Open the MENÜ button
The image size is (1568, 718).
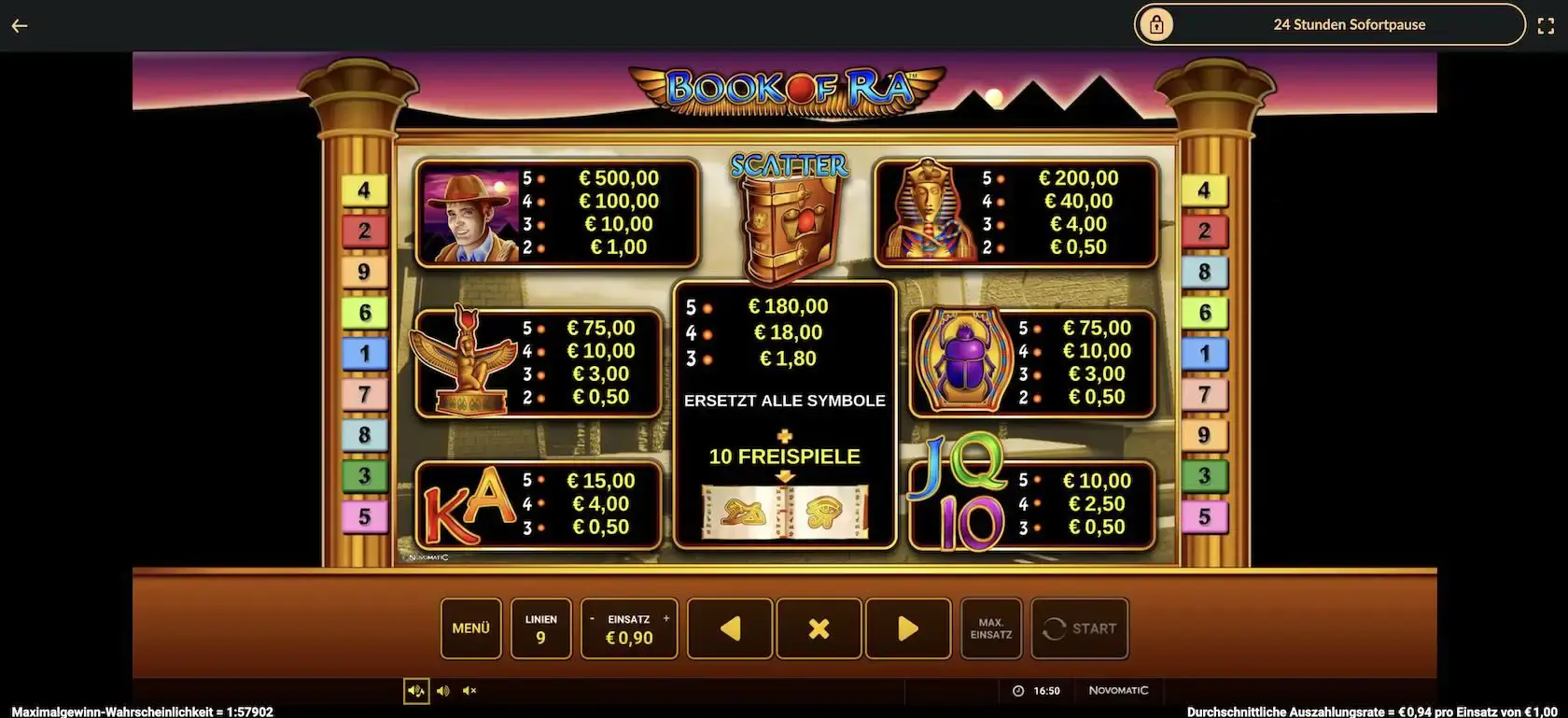470,628
